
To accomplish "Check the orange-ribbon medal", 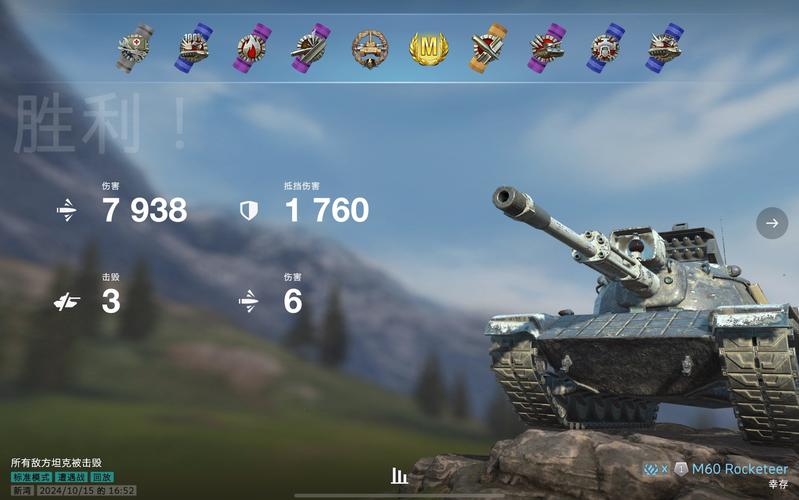I will pos(488,47).
